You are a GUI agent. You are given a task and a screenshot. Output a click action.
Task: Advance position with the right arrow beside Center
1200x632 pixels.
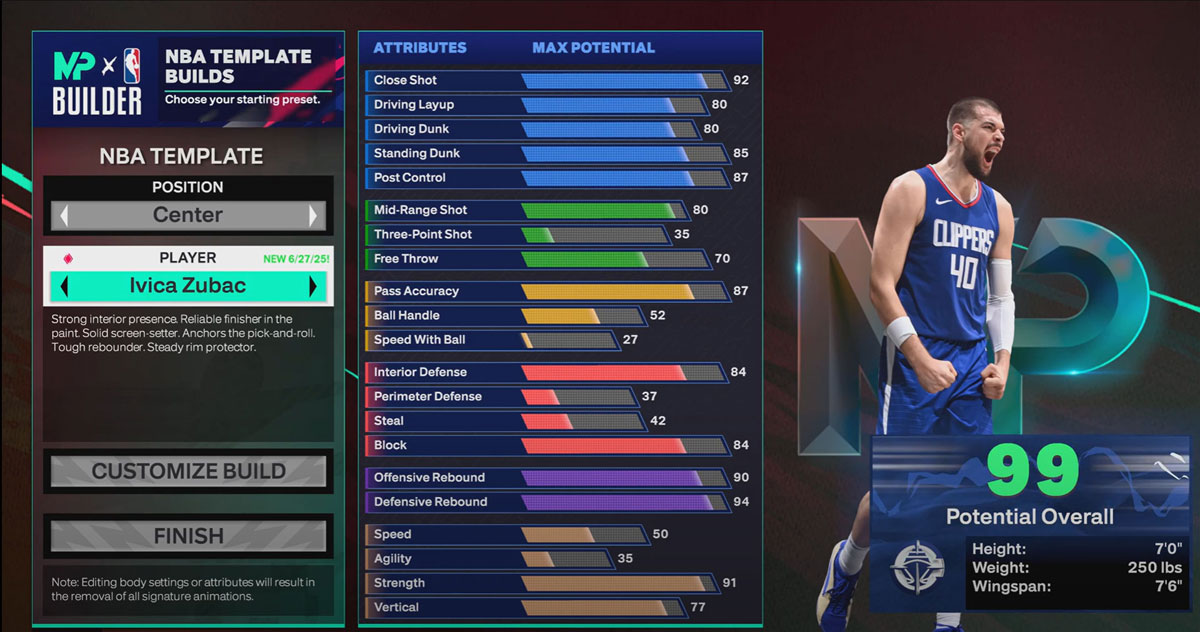pyautogui.click(x=314, y=215)
